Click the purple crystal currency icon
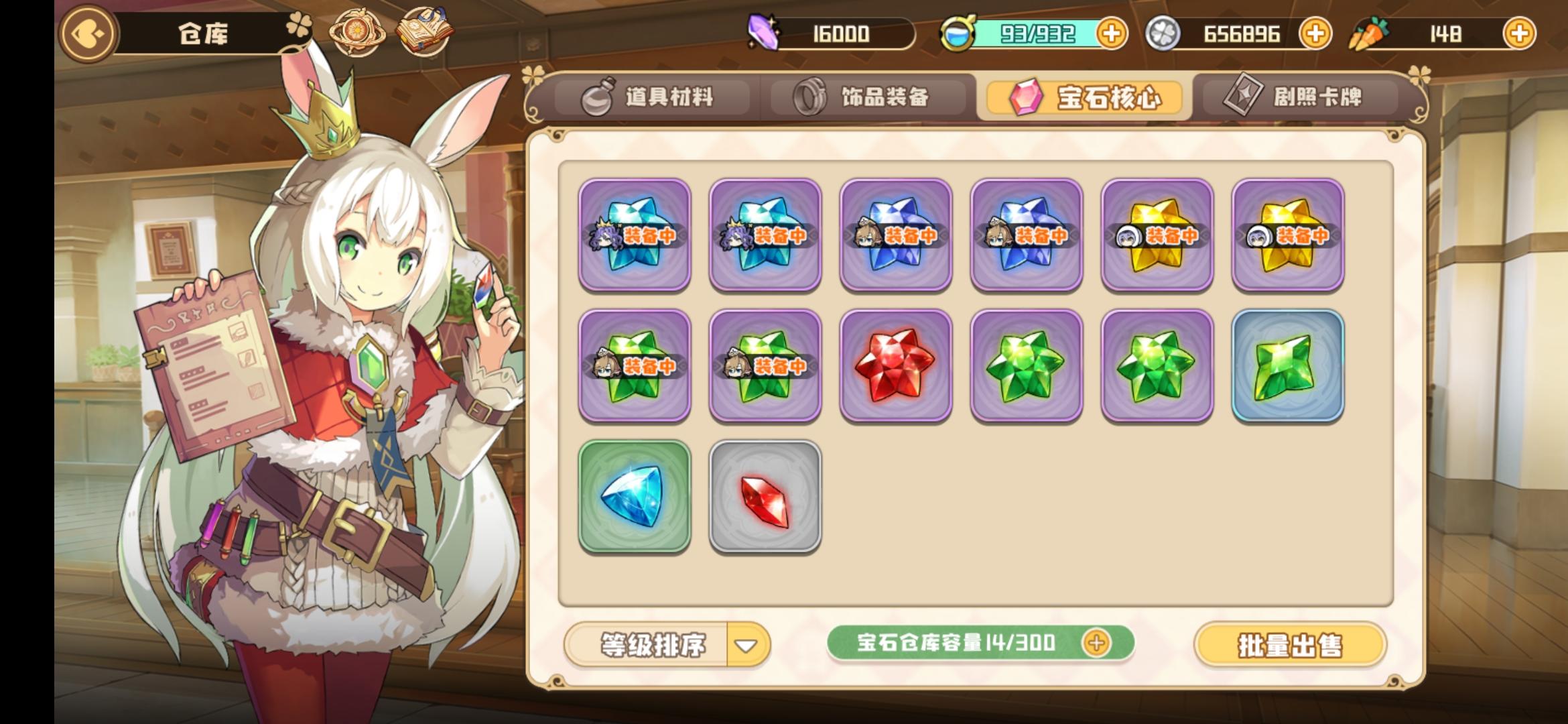 (763, 32)
